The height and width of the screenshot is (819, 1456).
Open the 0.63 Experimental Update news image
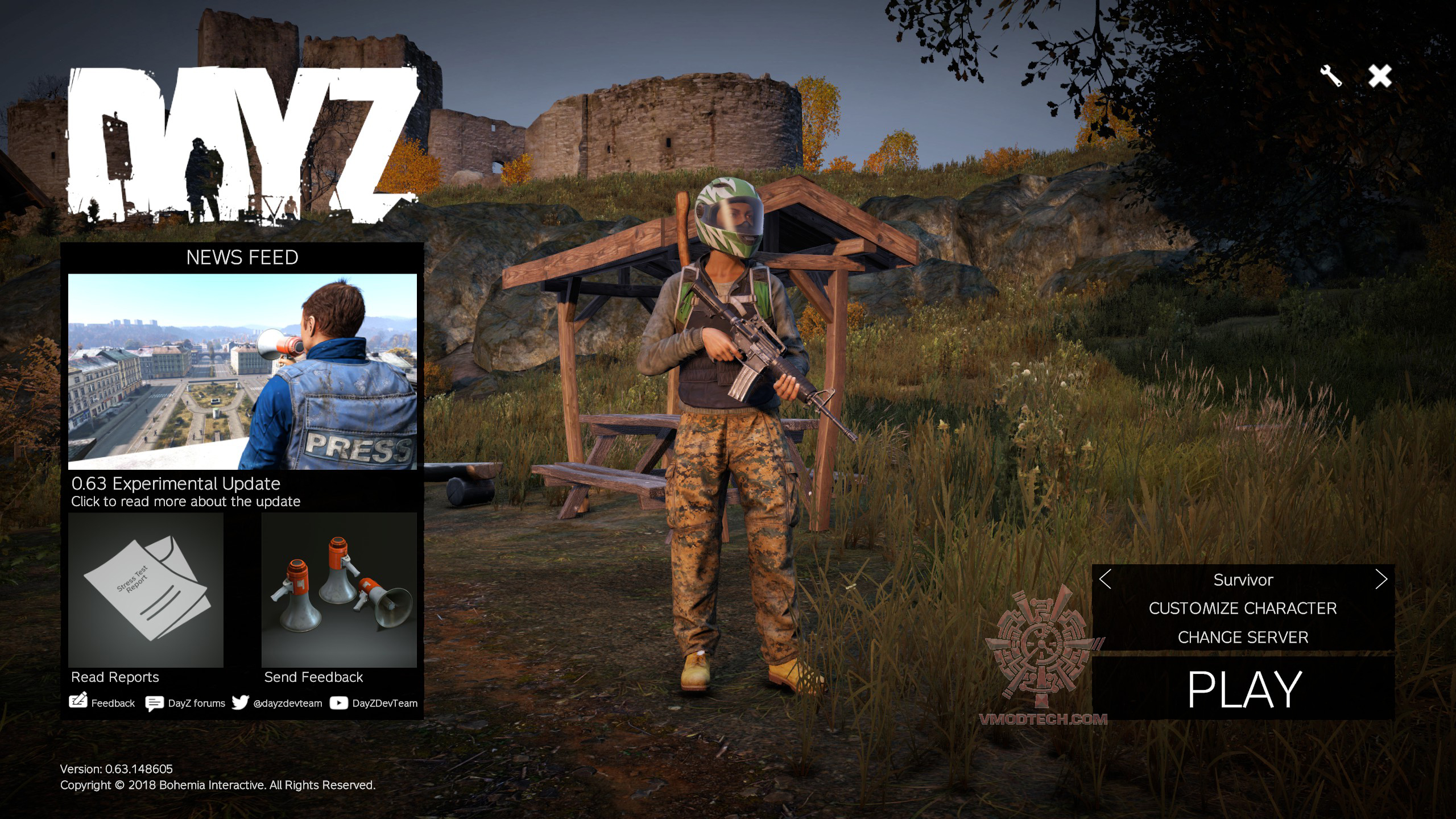pos(242,371)
